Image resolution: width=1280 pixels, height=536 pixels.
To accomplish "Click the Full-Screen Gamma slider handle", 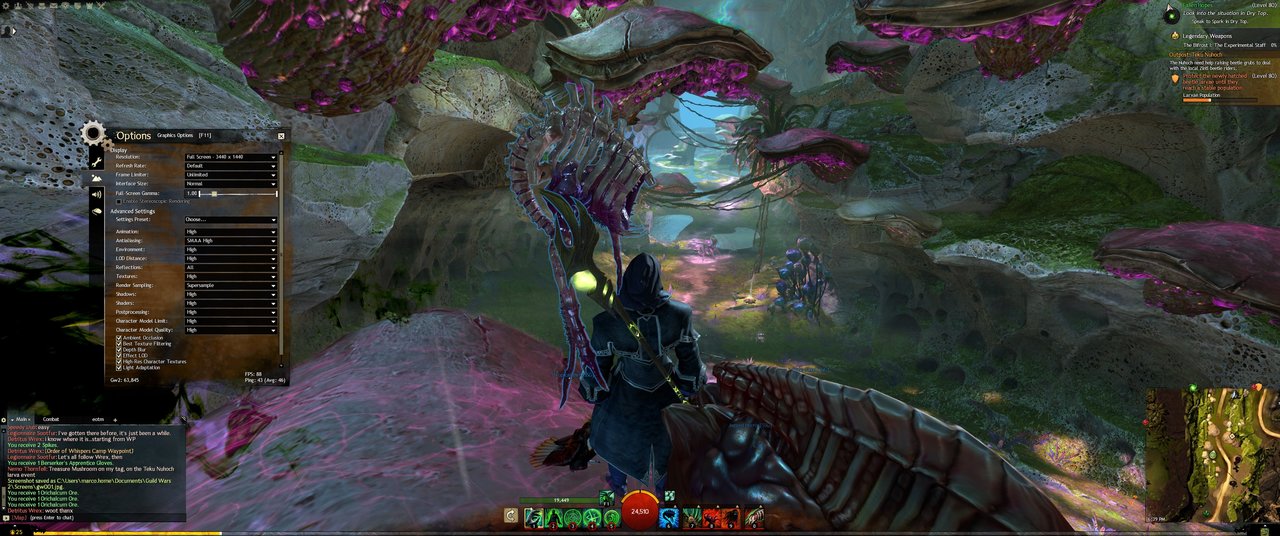I will click(214, 193).
